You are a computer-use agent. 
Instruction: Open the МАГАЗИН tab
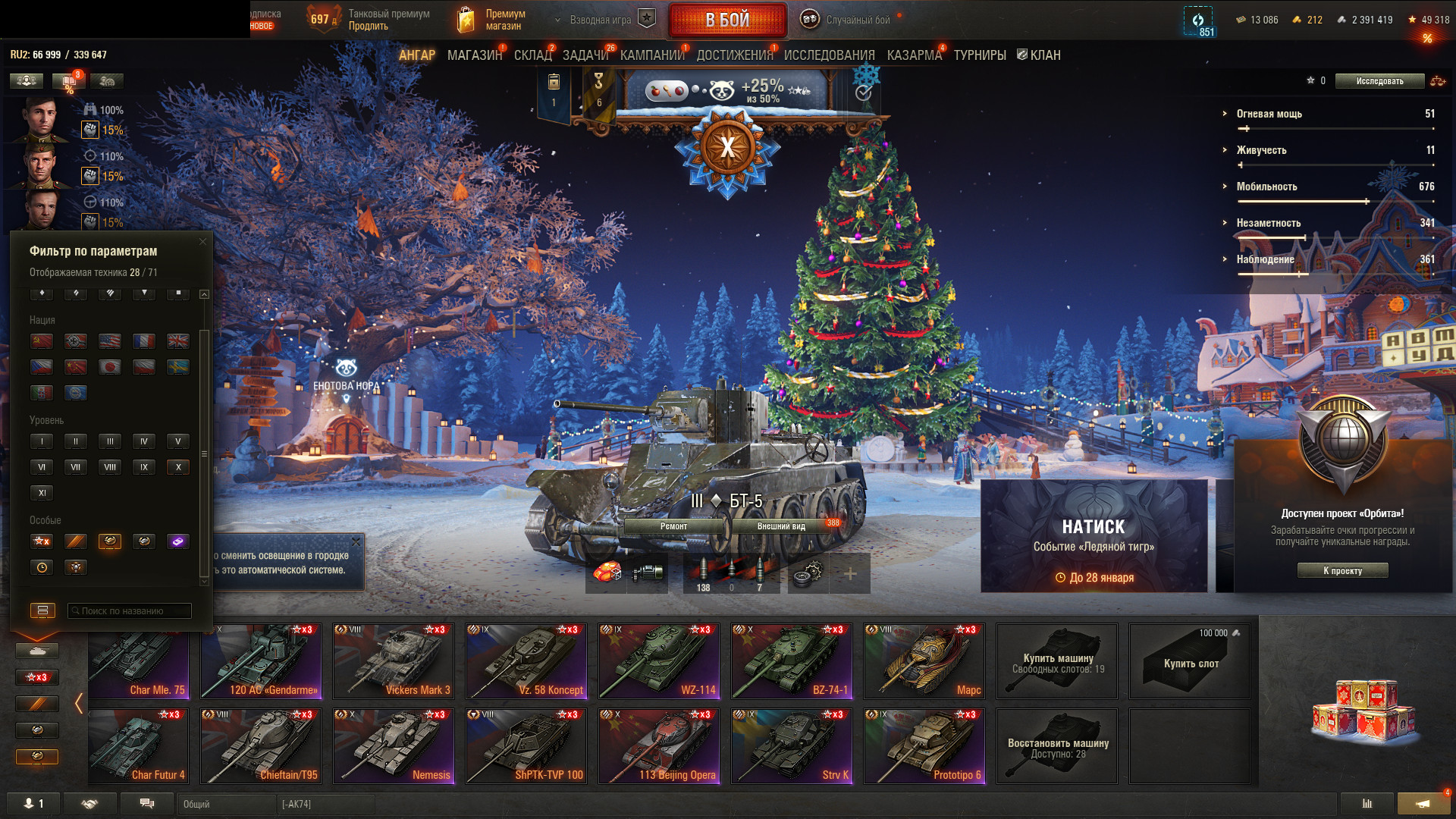coord(474,55)
